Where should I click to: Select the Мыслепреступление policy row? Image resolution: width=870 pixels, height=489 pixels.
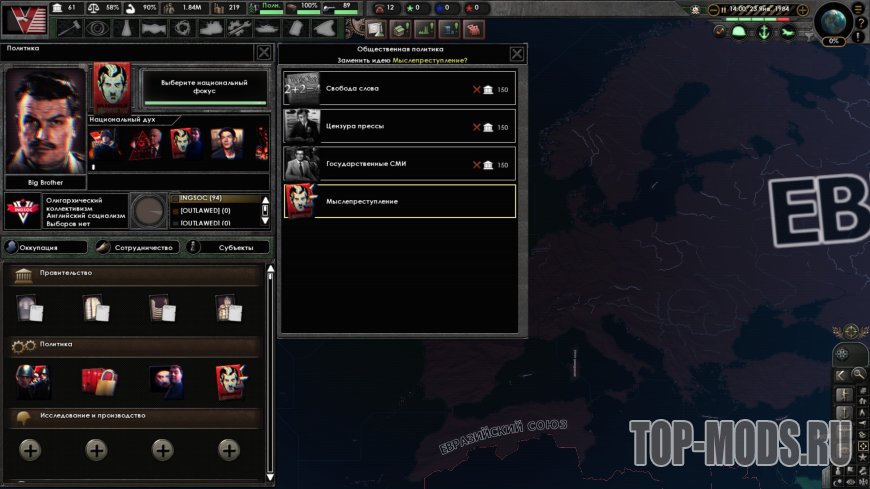[400, 201]
